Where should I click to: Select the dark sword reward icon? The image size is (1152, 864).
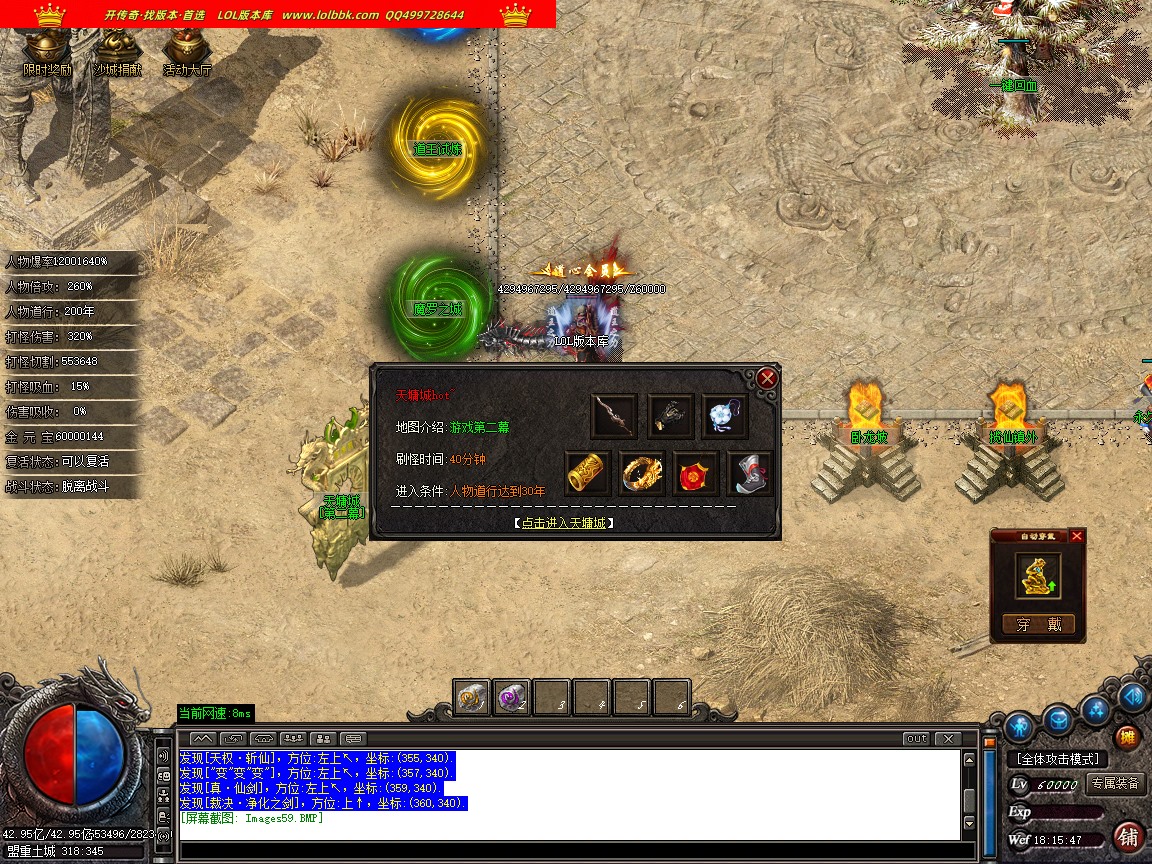pyautogui.click(x=614, y=415)
